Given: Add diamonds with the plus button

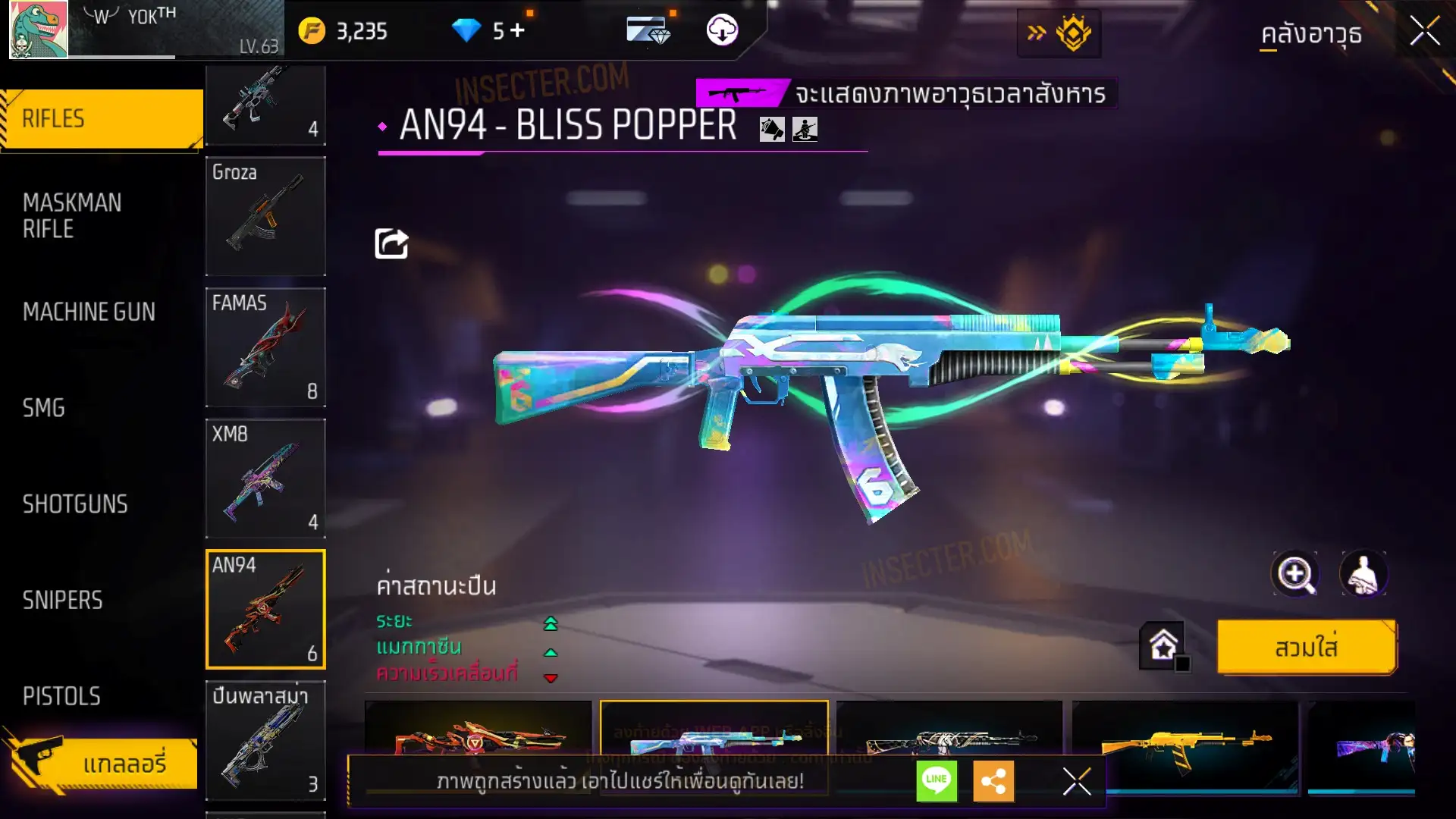Looking at the screenshot, I should point(517,30).
